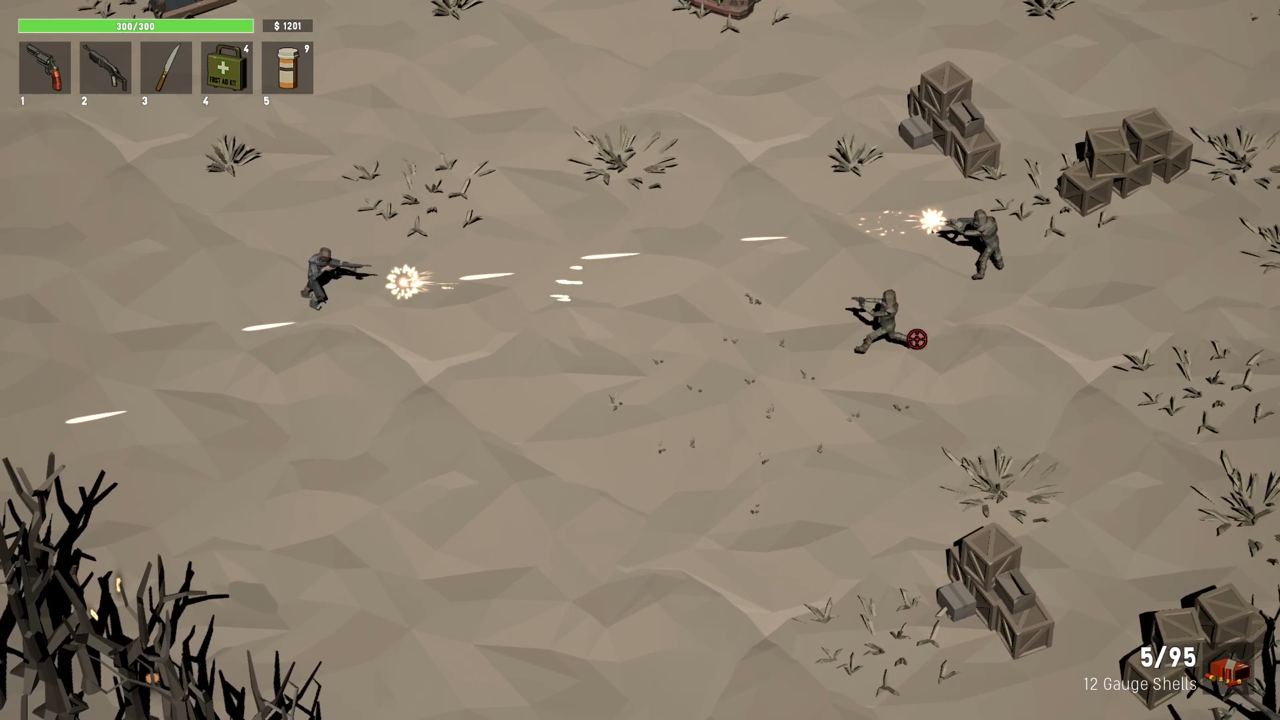Use the First Aid Kit item
Viewport: 1280px width, 720px height.
tap(226, 68)
